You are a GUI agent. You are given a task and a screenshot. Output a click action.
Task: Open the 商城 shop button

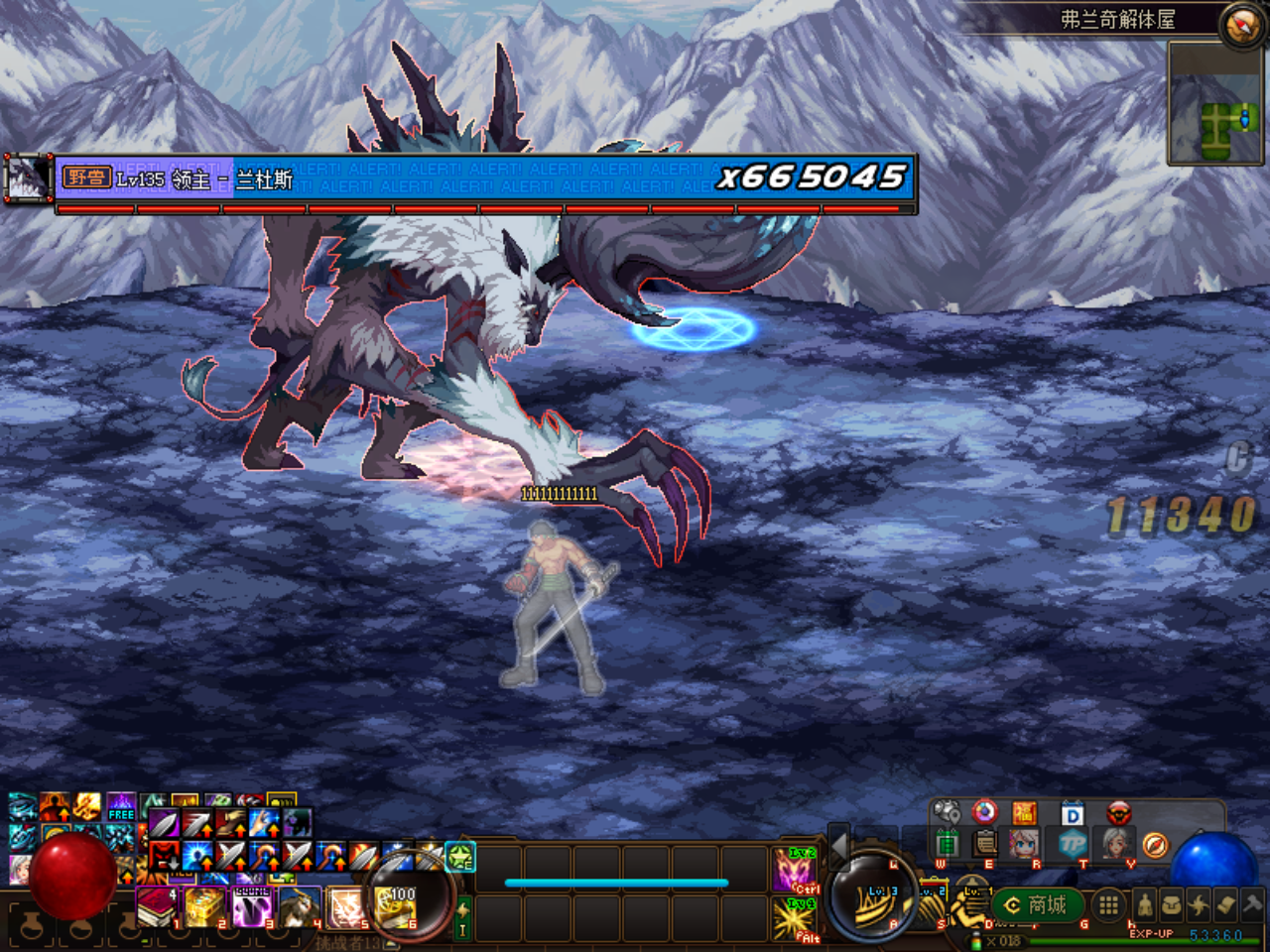click(x=1037, y=905)
